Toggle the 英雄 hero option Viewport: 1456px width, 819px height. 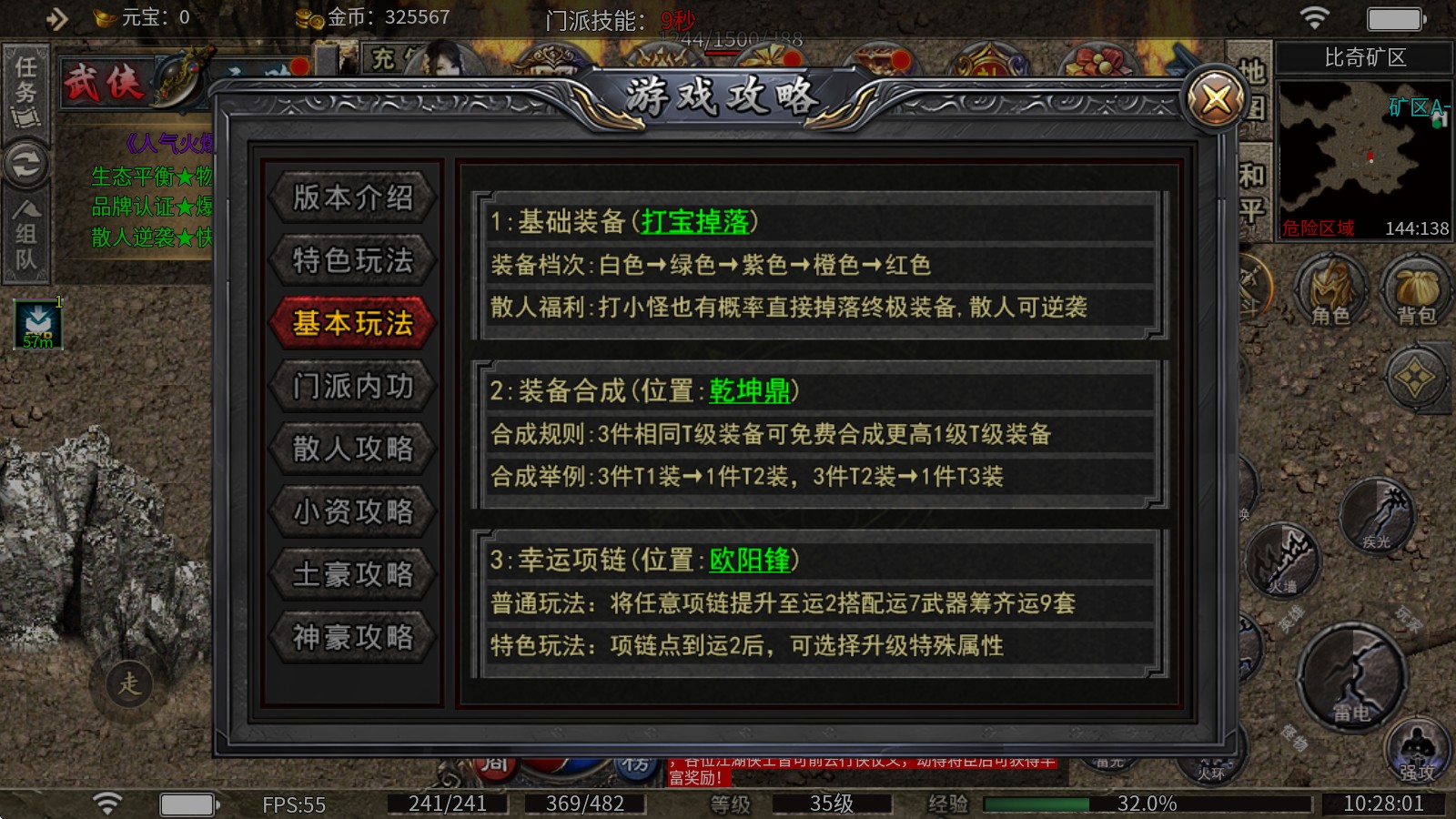coord(1292,614)
